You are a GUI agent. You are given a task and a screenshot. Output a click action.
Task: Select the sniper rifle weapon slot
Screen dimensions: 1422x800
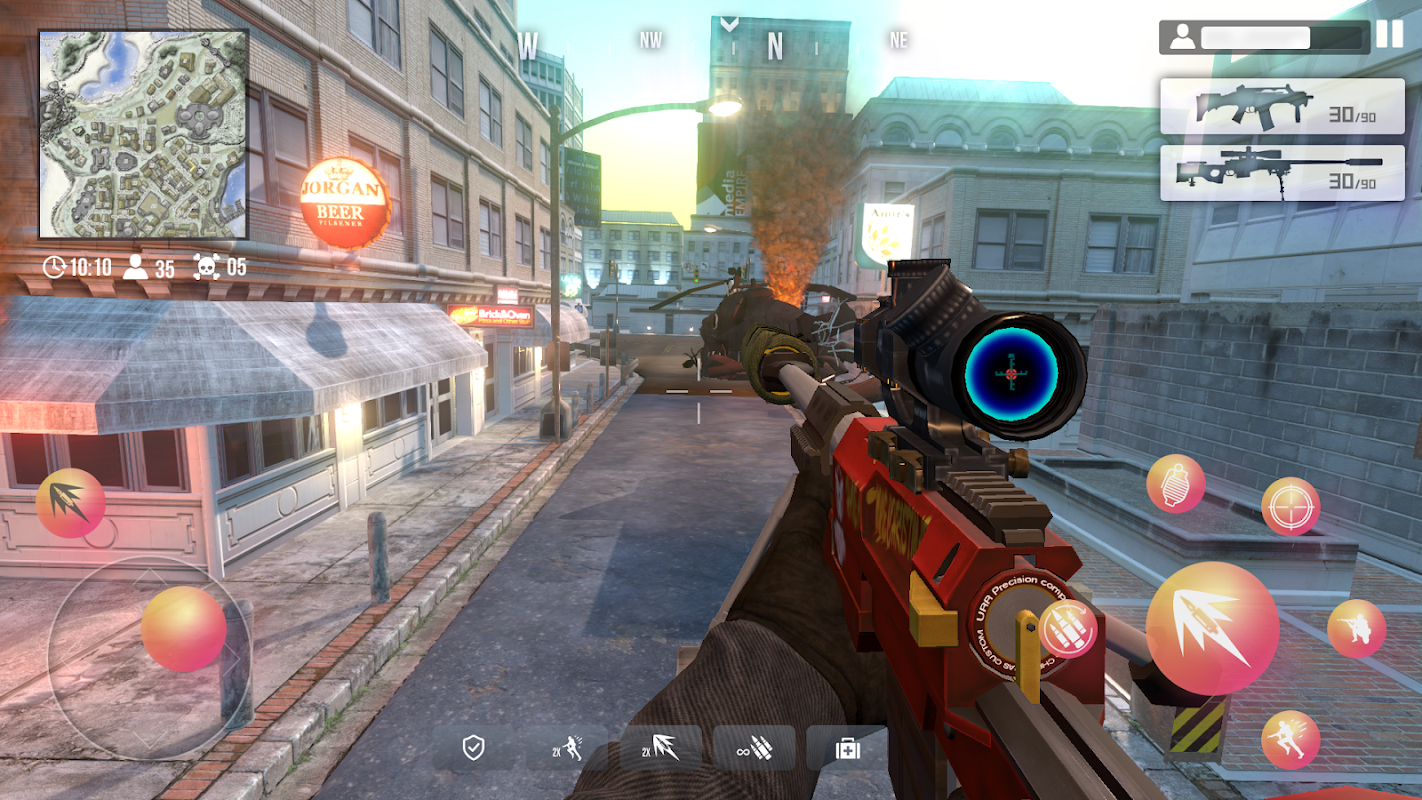pos(1282,173)
